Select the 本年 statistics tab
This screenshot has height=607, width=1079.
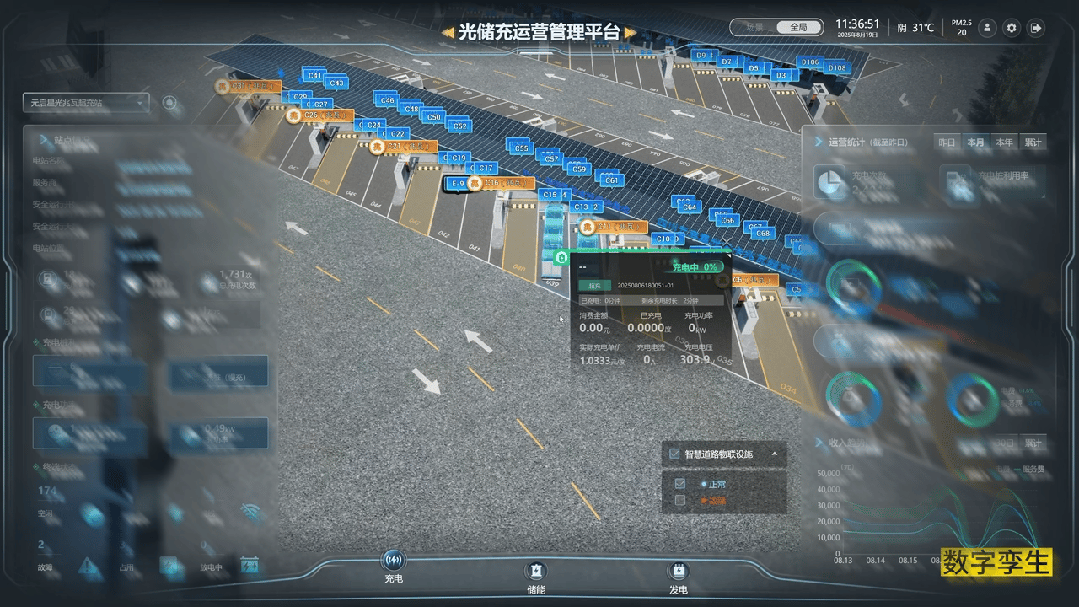tap(1004, 142)
